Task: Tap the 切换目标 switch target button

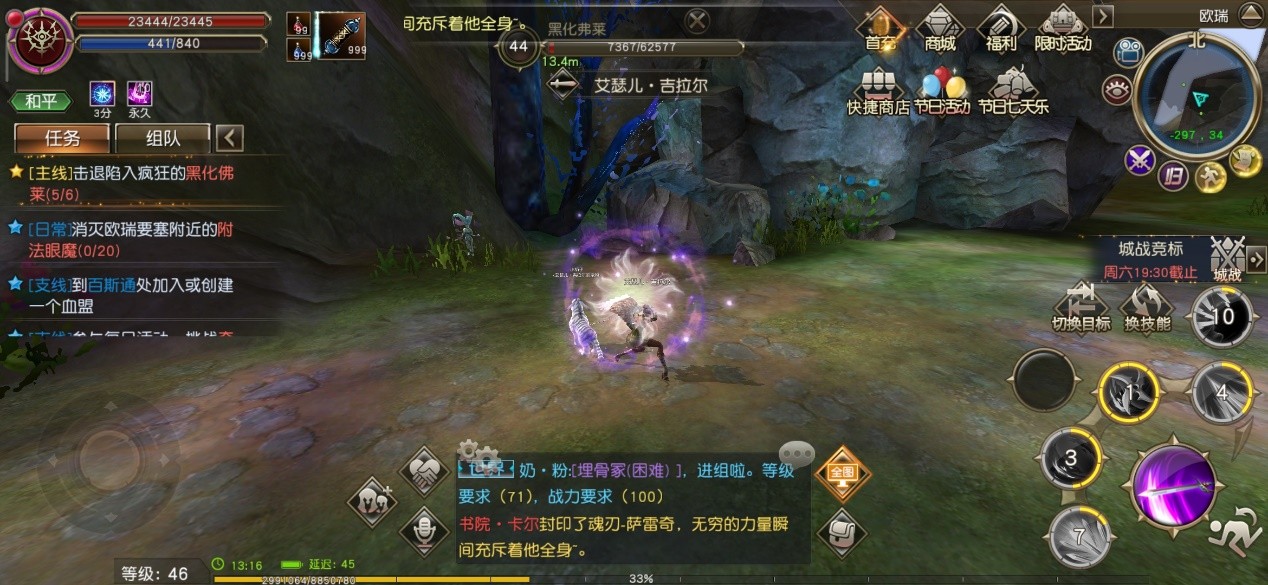Action: tap(1081, 307)
